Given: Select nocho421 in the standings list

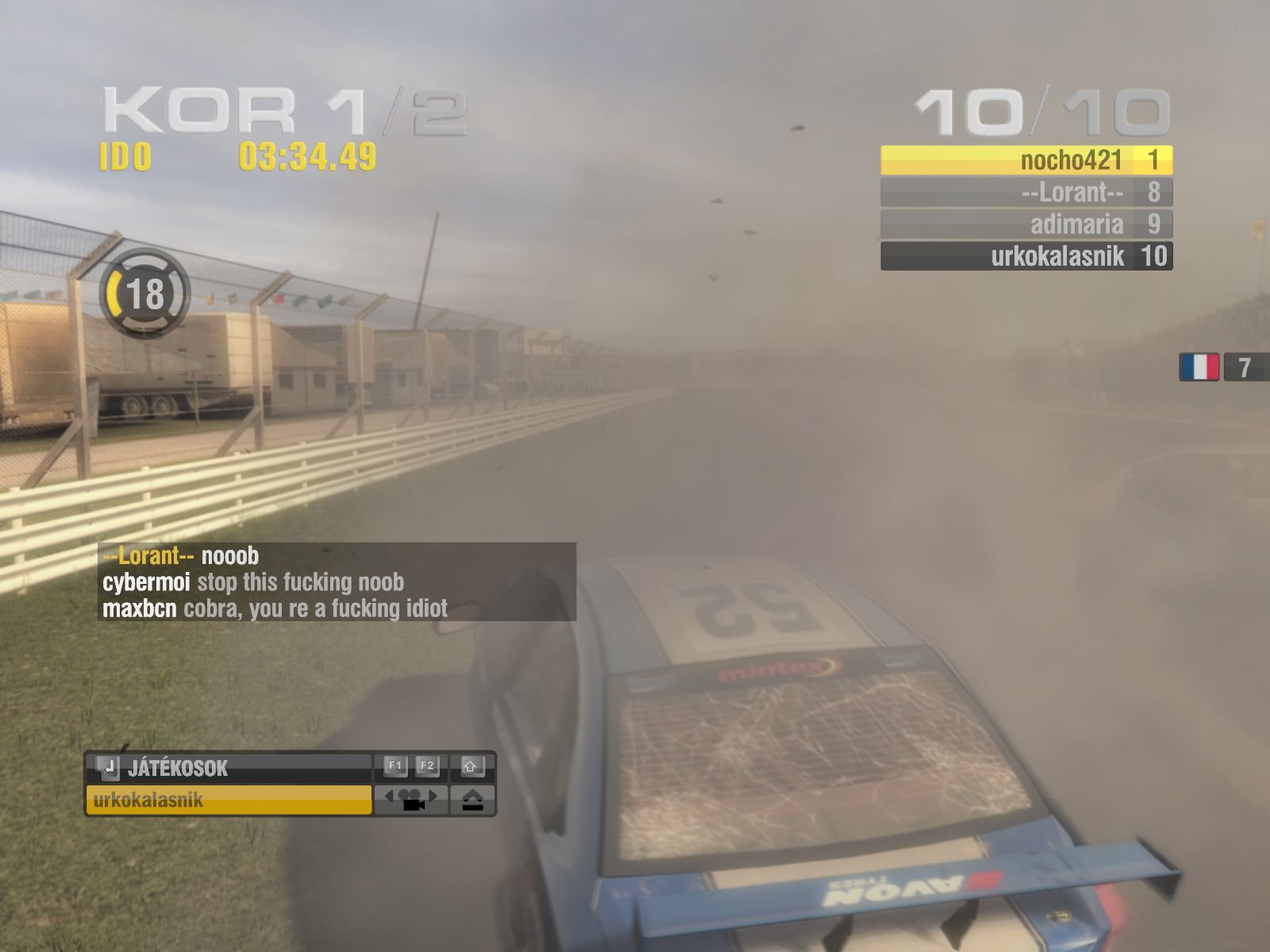Looking at the screenshot, I should click(x=1026, y=160).
